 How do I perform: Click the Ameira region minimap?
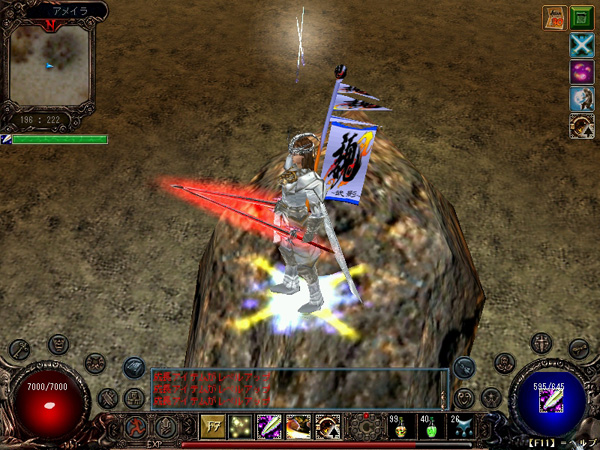[49, 67]
